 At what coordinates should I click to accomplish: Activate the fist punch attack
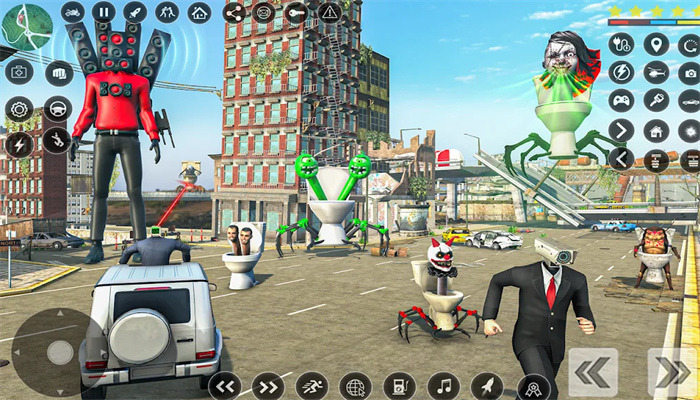coord(59,73)
